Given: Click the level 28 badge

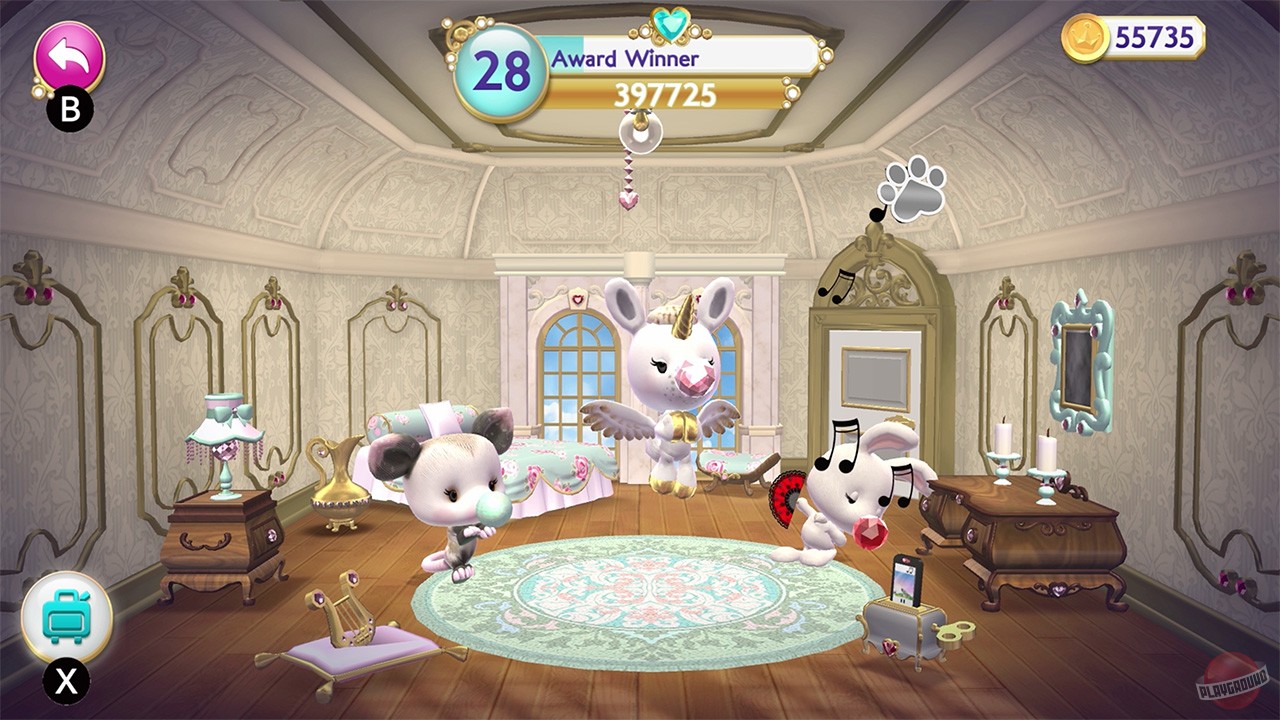Looking at the screenshot, I should tap(503, 69).
